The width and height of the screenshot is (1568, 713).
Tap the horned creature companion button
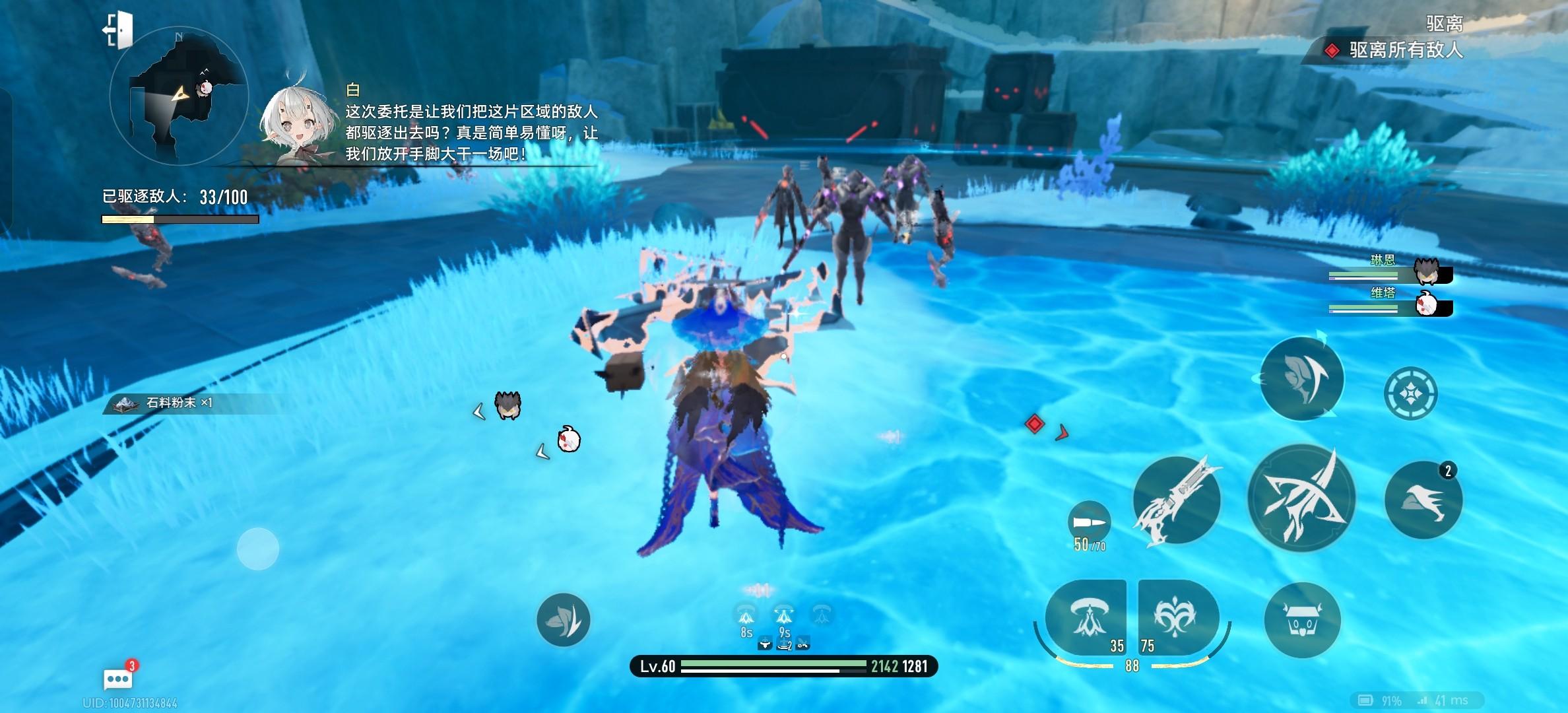pos(1302,621)
